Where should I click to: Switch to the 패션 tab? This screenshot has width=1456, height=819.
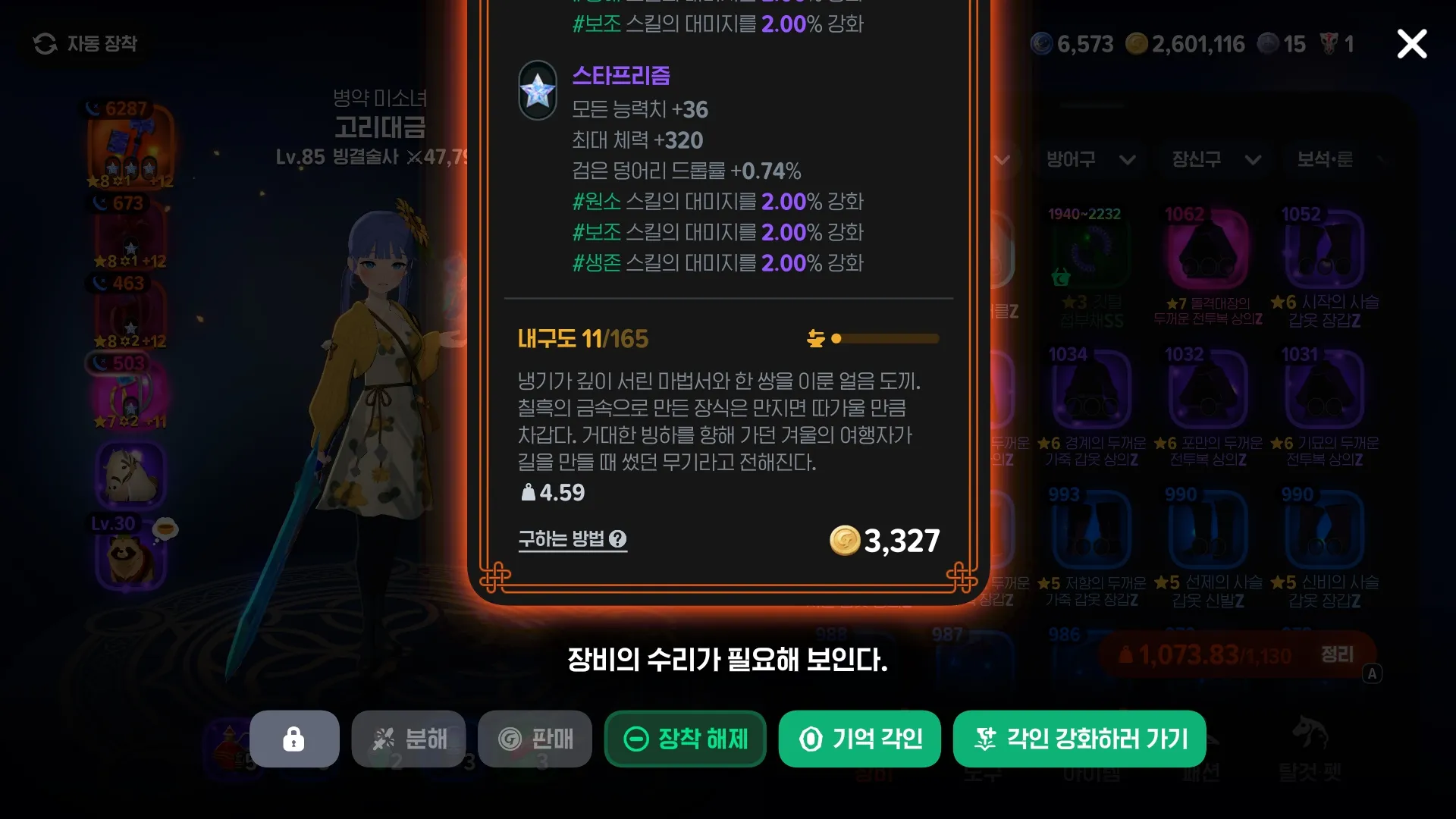coord(1200,773)
